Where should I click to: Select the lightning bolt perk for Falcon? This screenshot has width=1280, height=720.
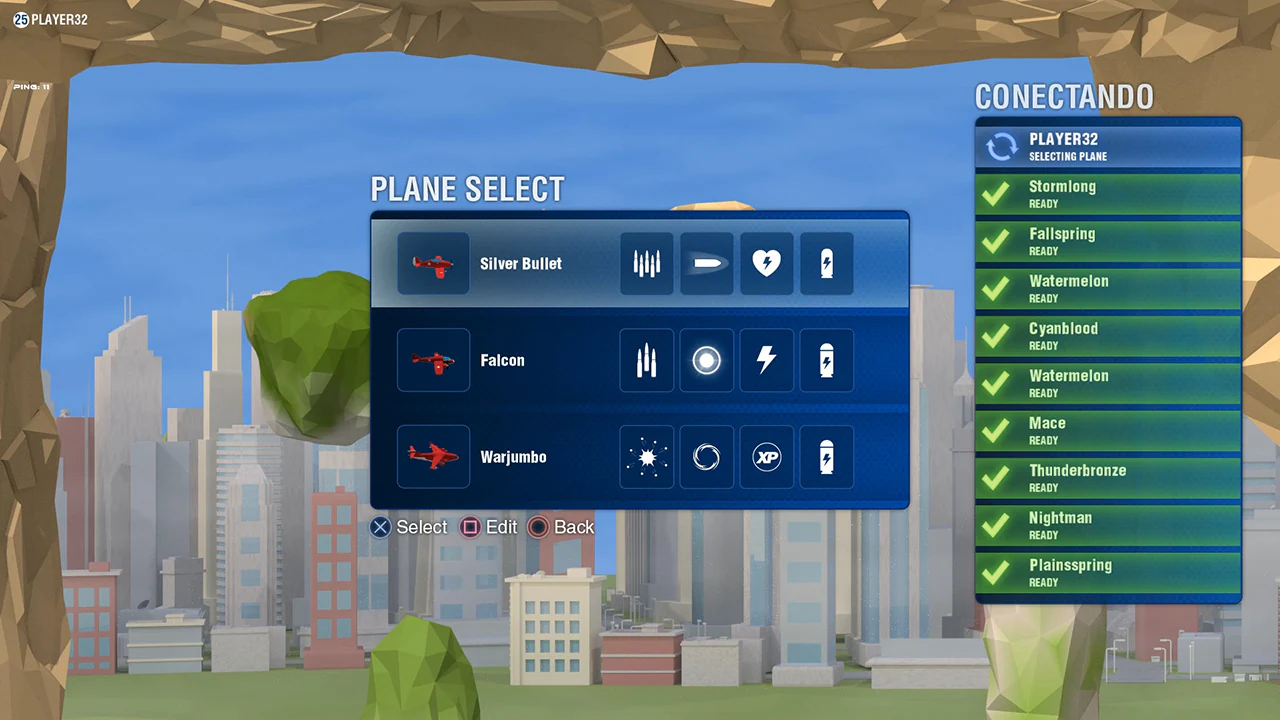click(766, 360)
